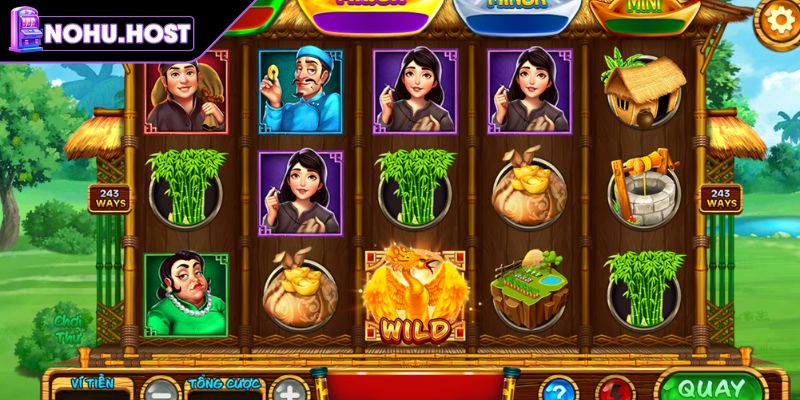
Task: Open the settings gear icon
Action: coord(777,19)
